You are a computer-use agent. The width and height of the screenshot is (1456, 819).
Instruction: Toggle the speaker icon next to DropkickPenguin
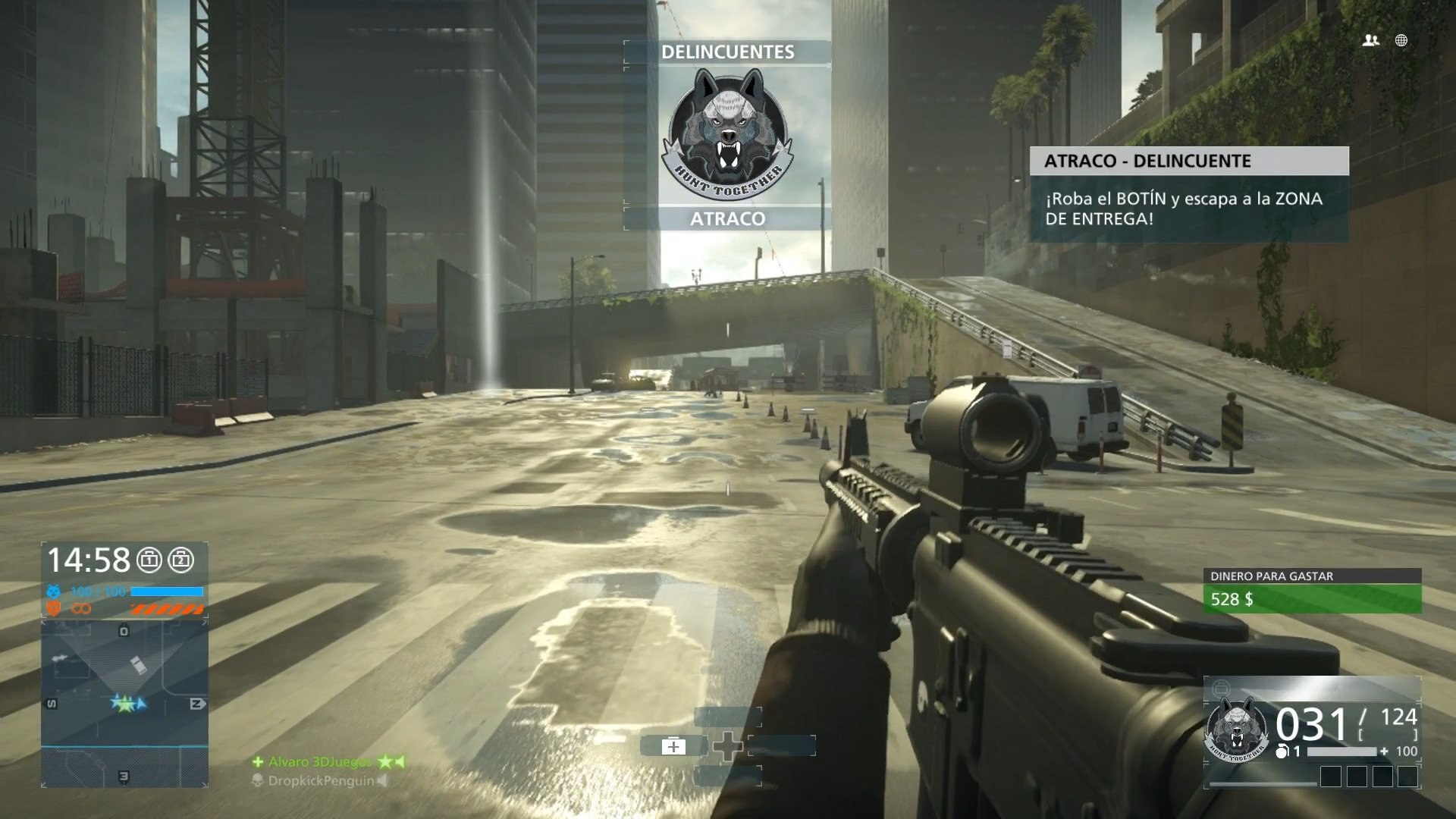click(x=381, y=781)
